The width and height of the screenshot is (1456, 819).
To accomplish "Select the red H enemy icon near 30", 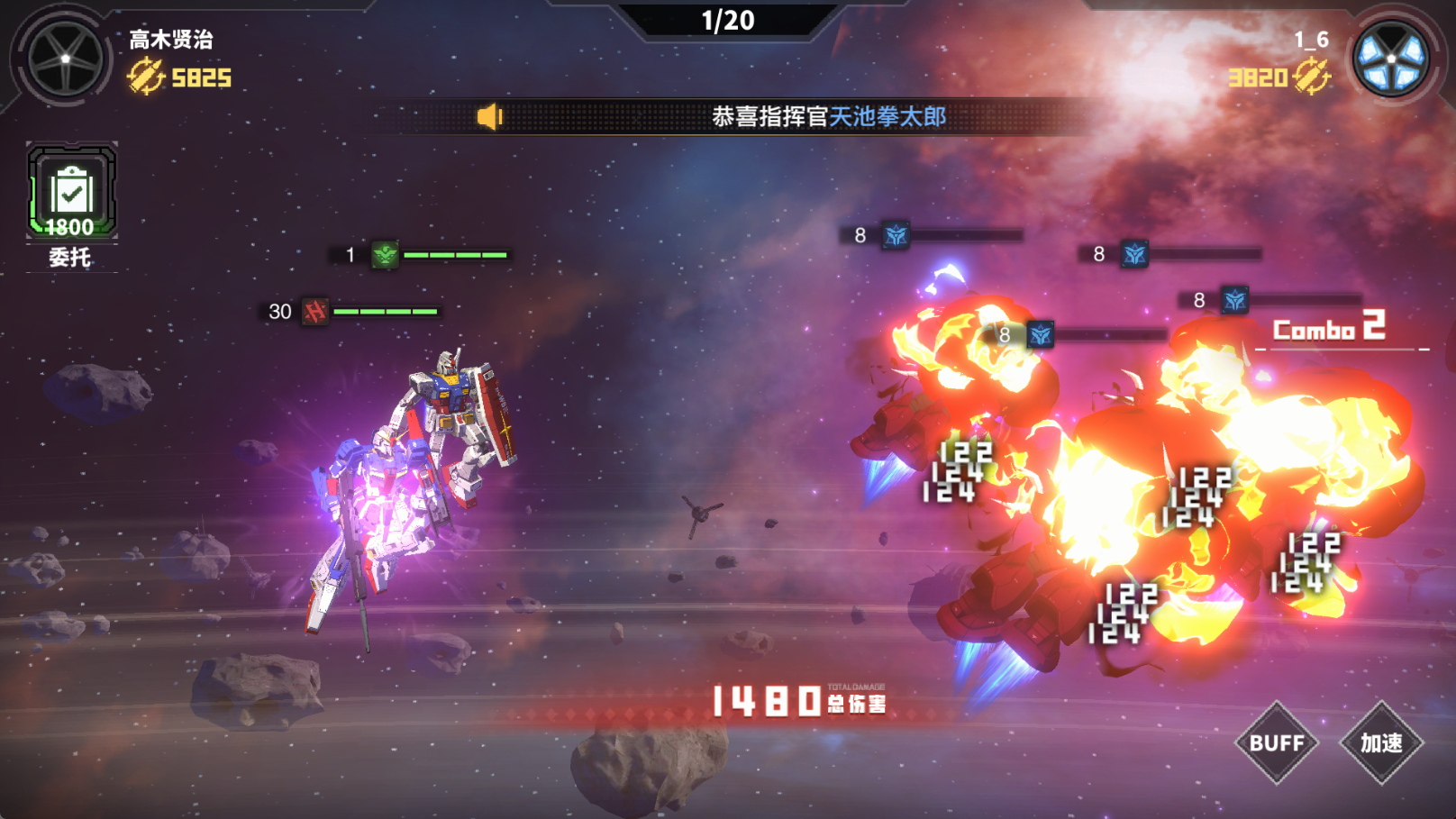I will click(315, 311).
